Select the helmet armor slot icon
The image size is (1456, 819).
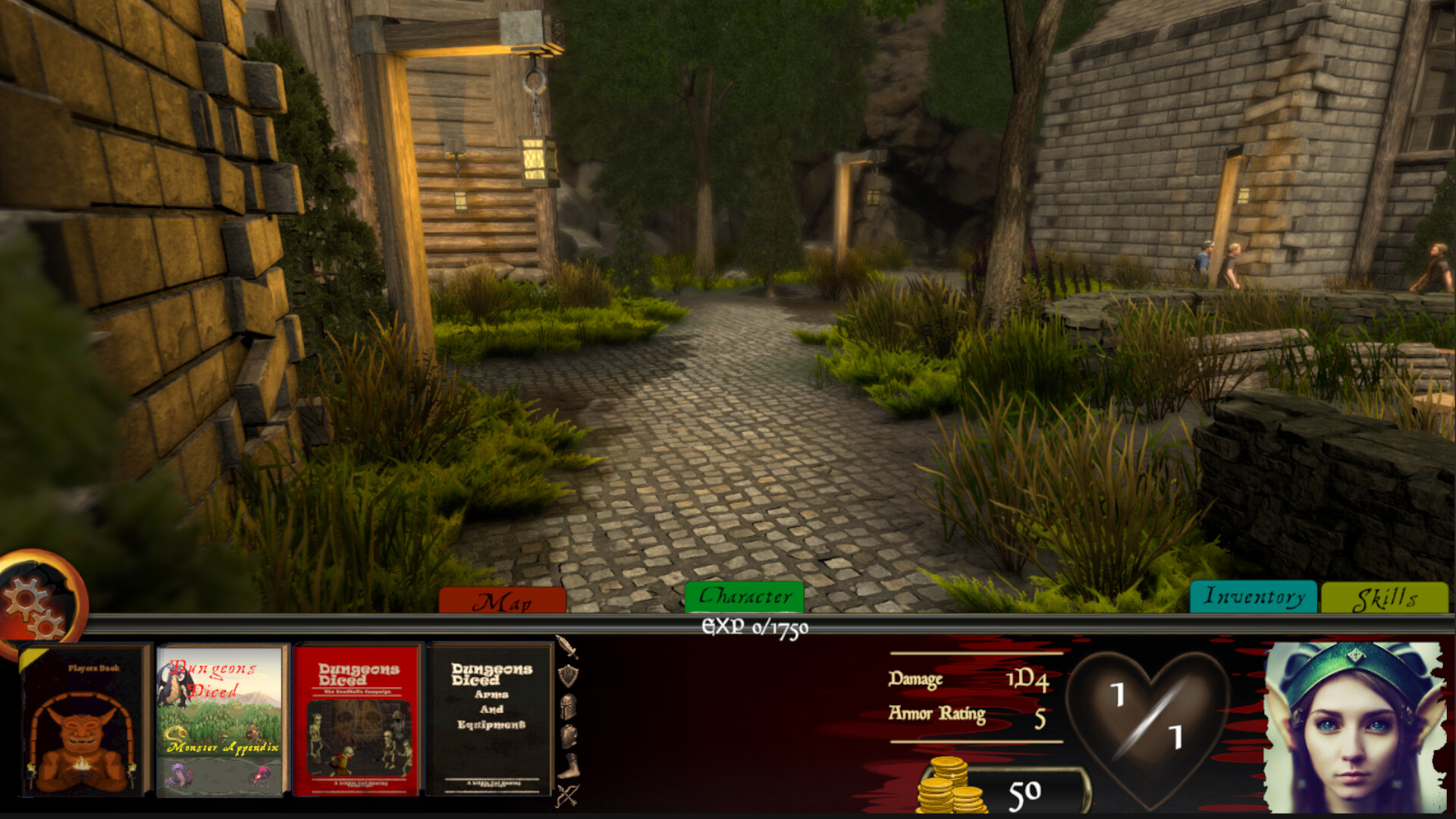pyautogui.click(x=569, y=706)
